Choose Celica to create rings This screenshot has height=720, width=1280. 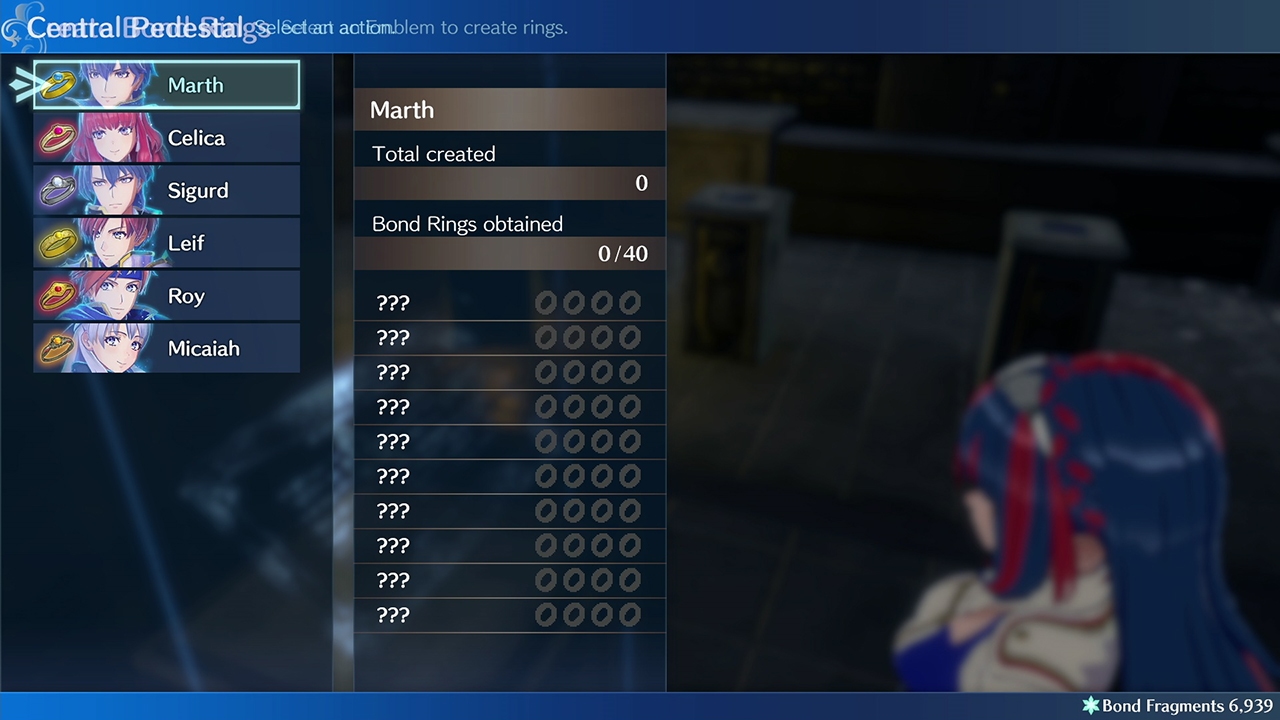167,138
